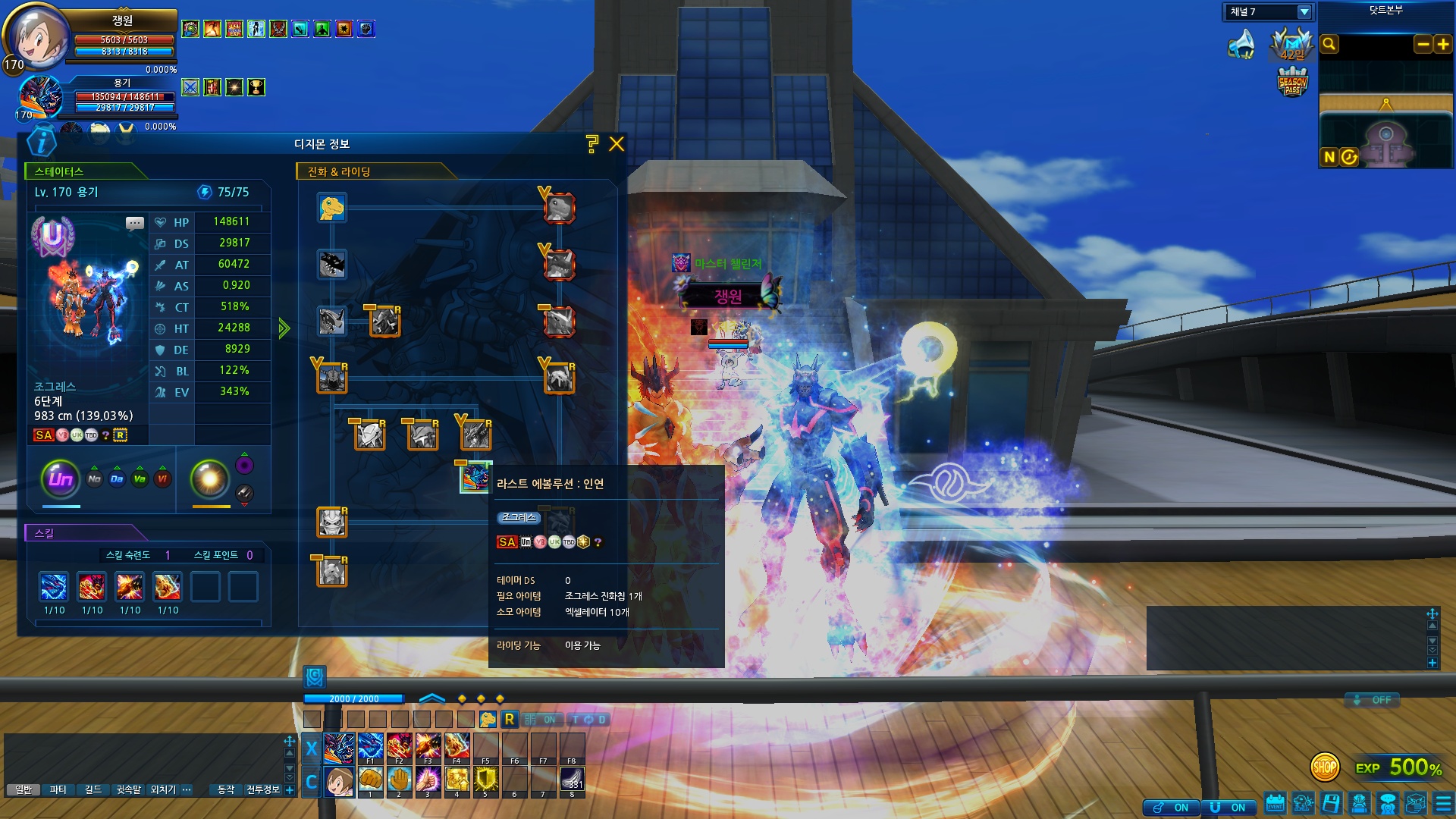This screenshot has width=1456, height=819.
Task: Switch chat to the 길드 tab
Action: coord(93,790)
